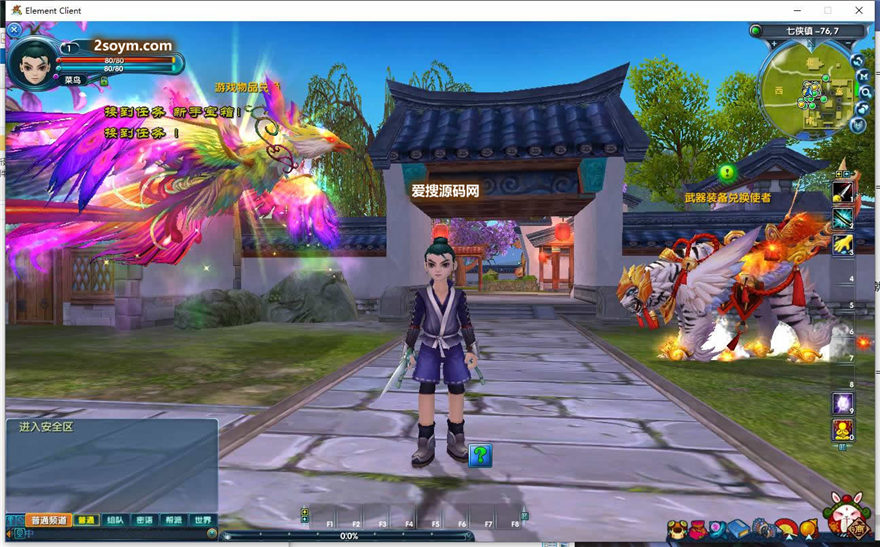880x547 pixels.
Task: Activate the sword skill in slot 1
Action: (842, 191)
